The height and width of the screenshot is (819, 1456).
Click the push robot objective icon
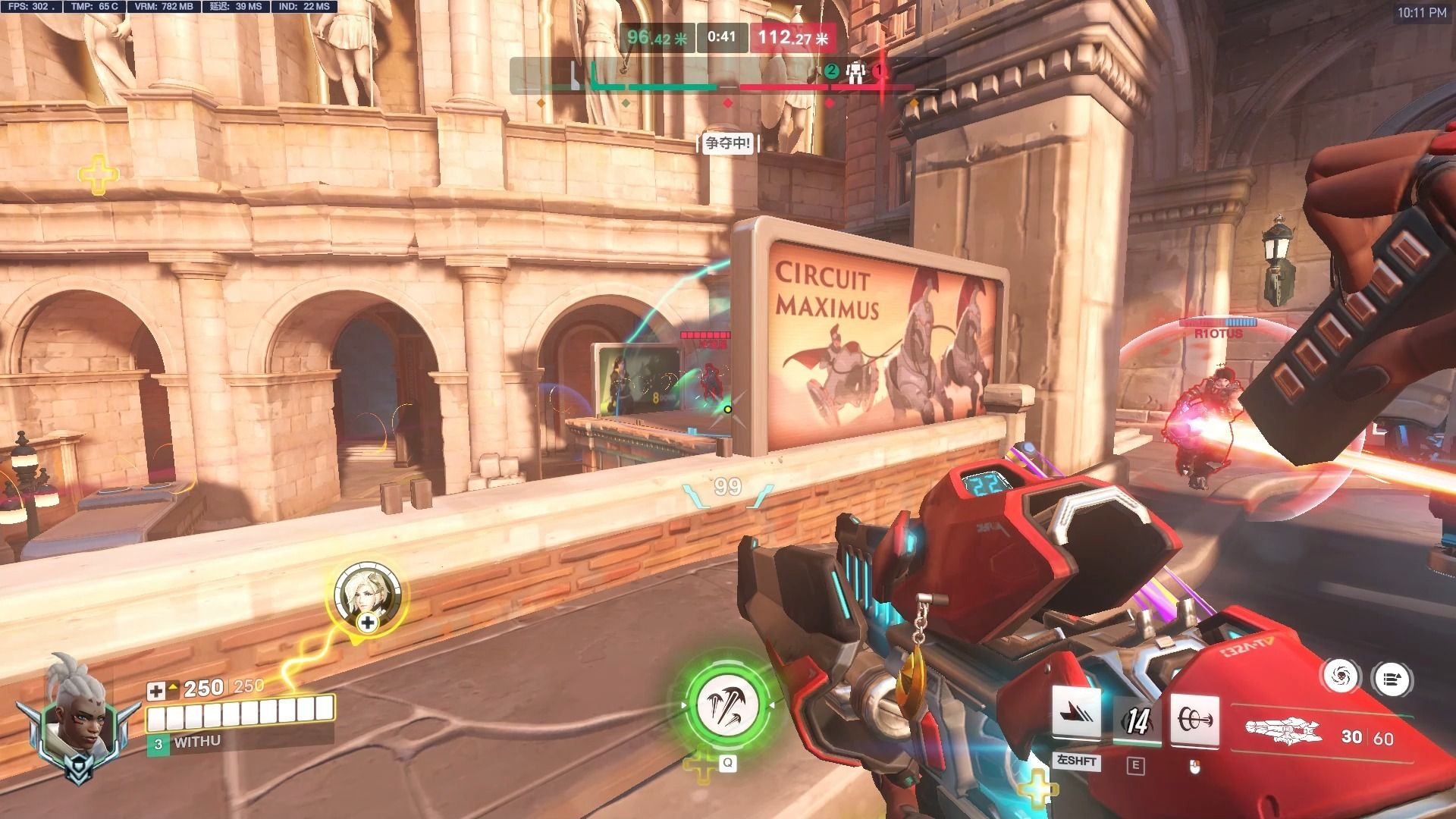pos(855,72)
